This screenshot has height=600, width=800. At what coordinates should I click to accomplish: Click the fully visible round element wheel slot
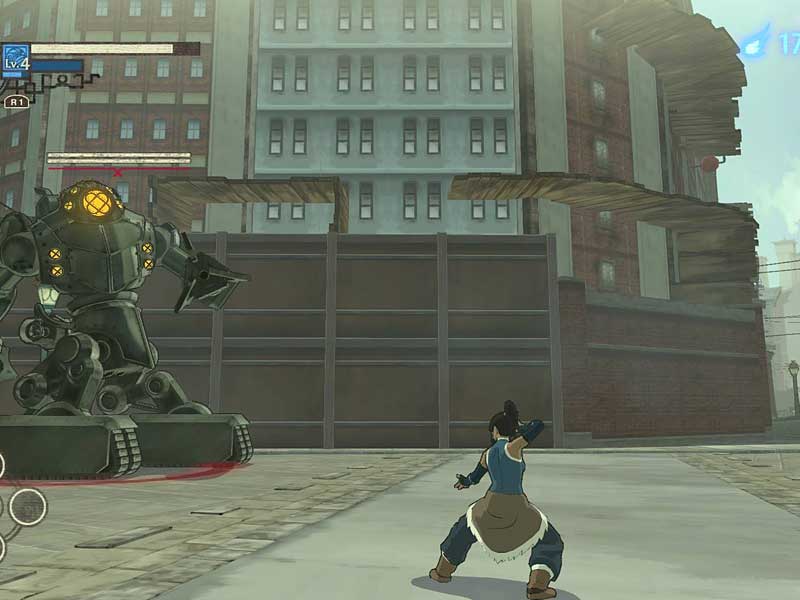[x=27, y=506]
